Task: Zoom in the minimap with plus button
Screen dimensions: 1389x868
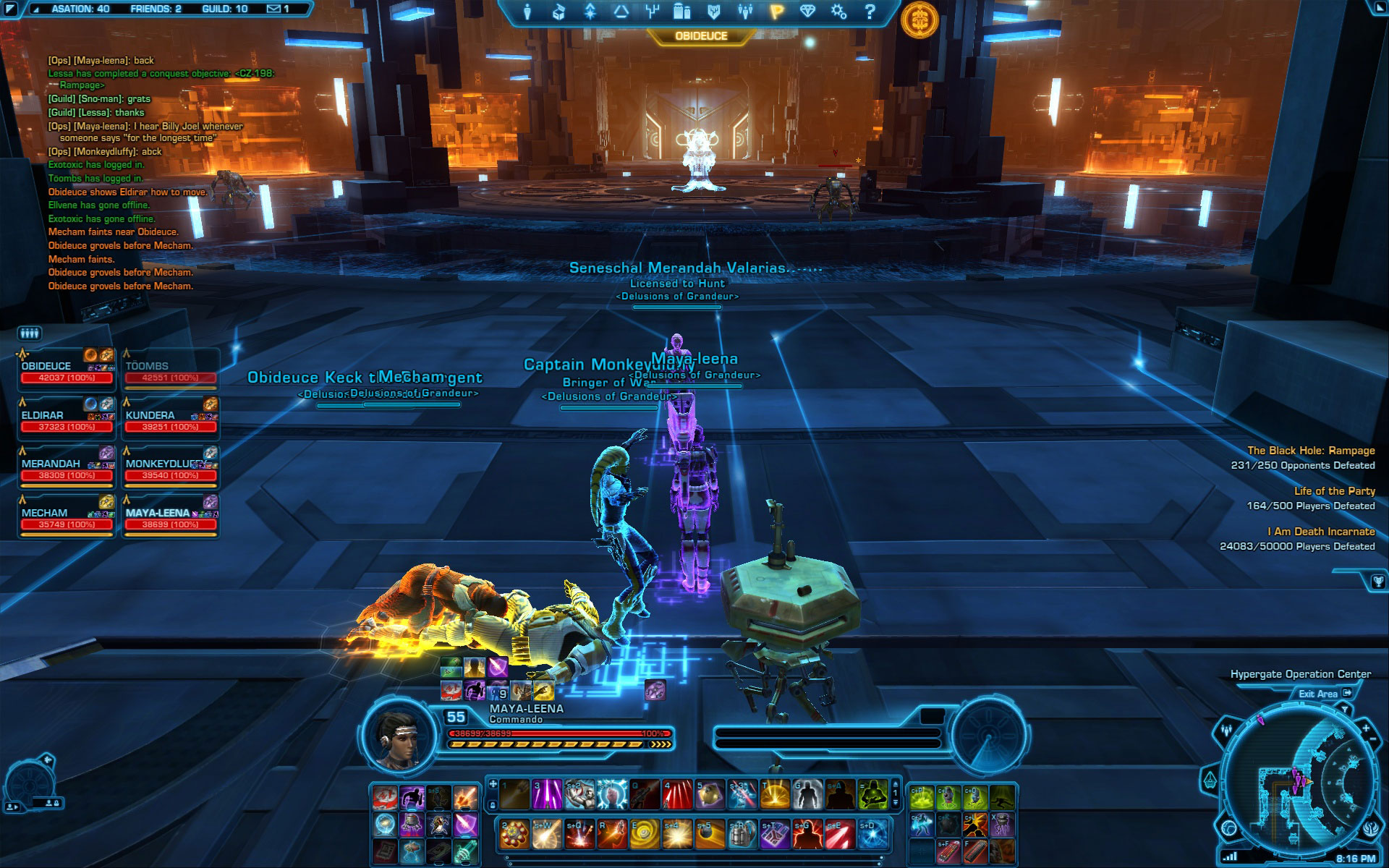Action: coord(1366,728)
